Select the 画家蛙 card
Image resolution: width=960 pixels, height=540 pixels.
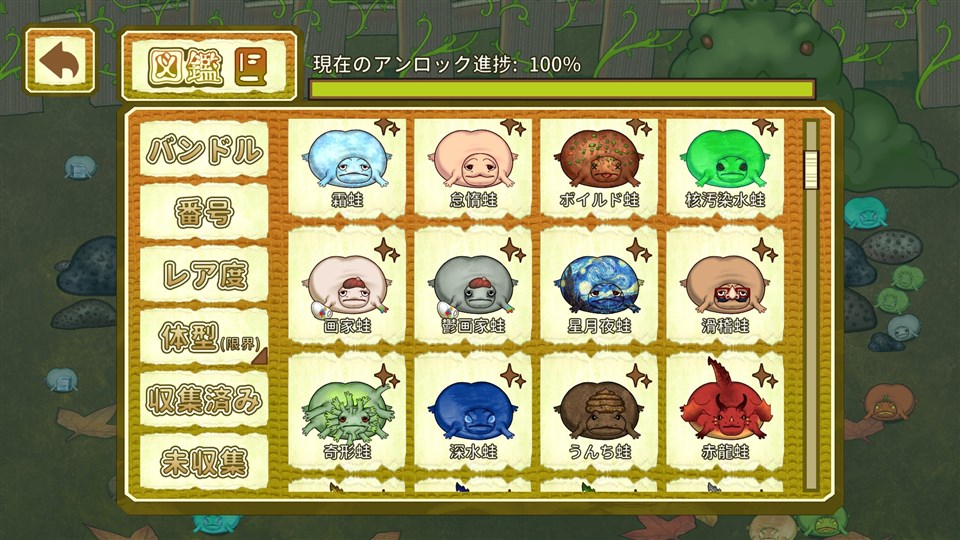[x=346, y=291]
